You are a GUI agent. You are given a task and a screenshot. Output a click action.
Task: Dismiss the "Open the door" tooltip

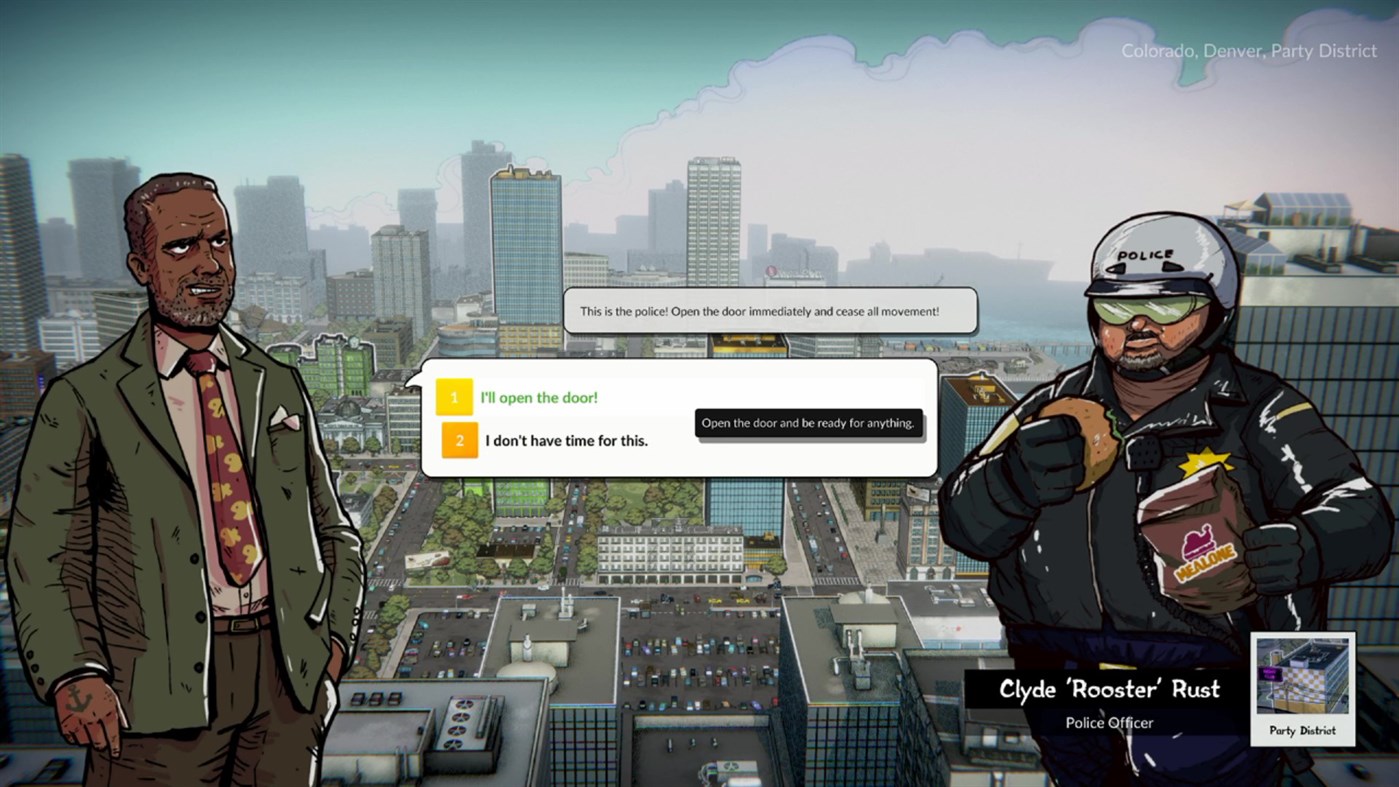pyautogui.click(x=807, y=423)
